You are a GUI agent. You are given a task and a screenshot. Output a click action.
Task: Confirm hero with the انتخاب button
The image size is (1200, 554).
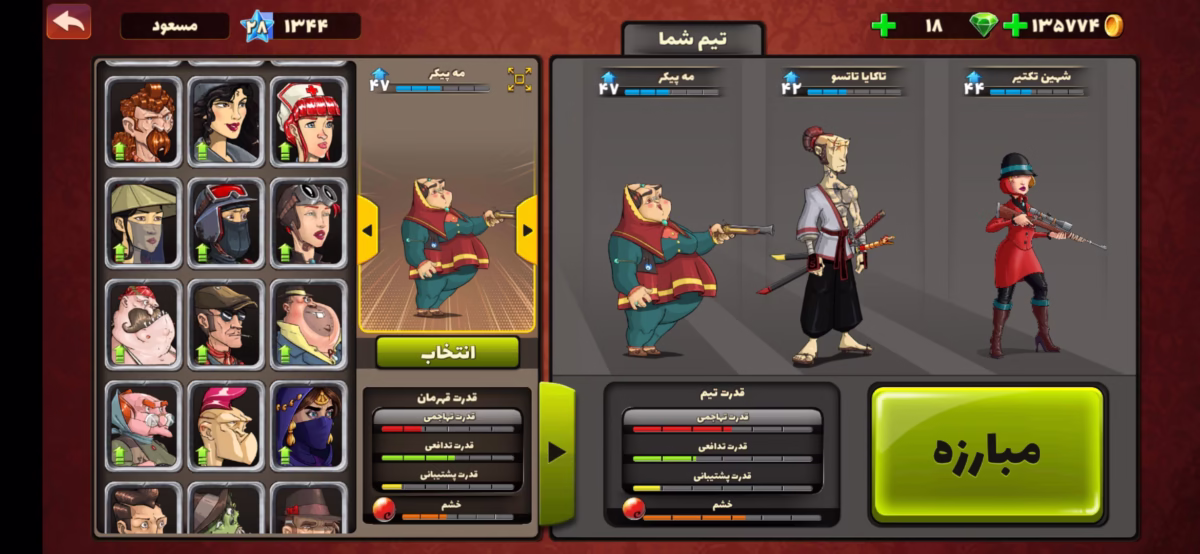tap(447, 352)
